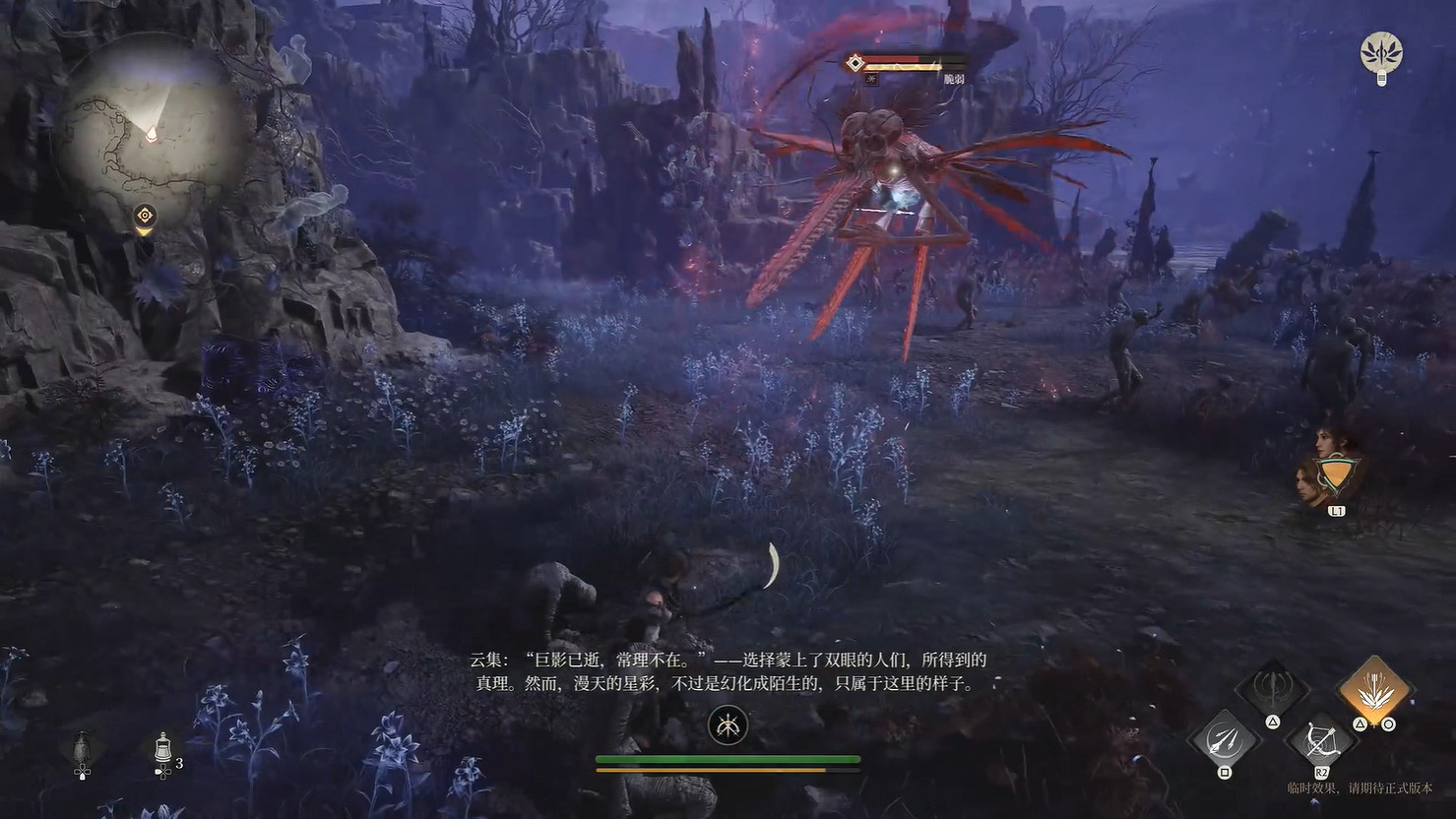Click the L1 prompt under companion portraits

click(1336, 510)
